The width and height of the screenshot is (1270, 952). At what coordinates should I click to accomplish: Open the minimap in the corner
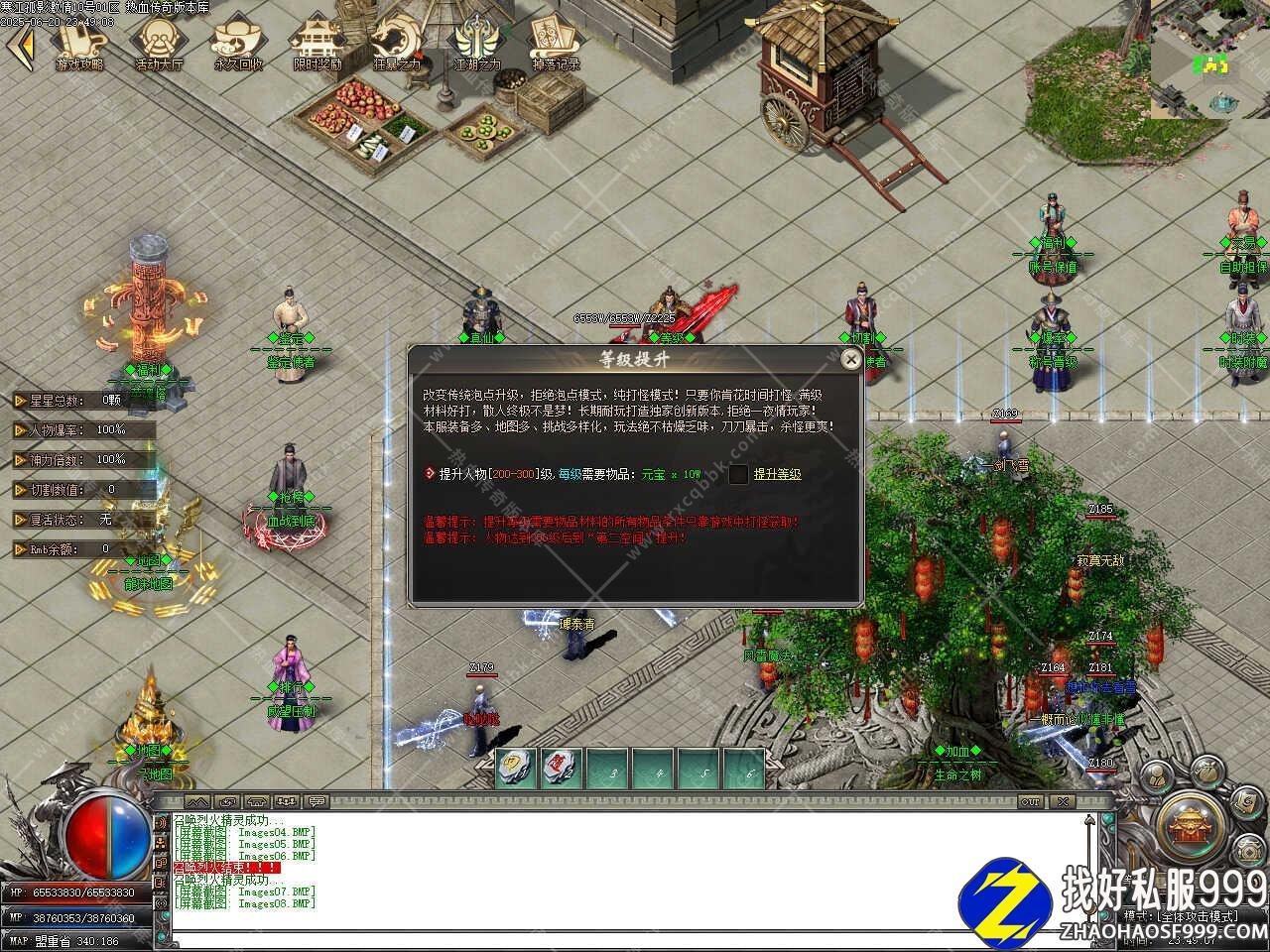[1210, 59]
